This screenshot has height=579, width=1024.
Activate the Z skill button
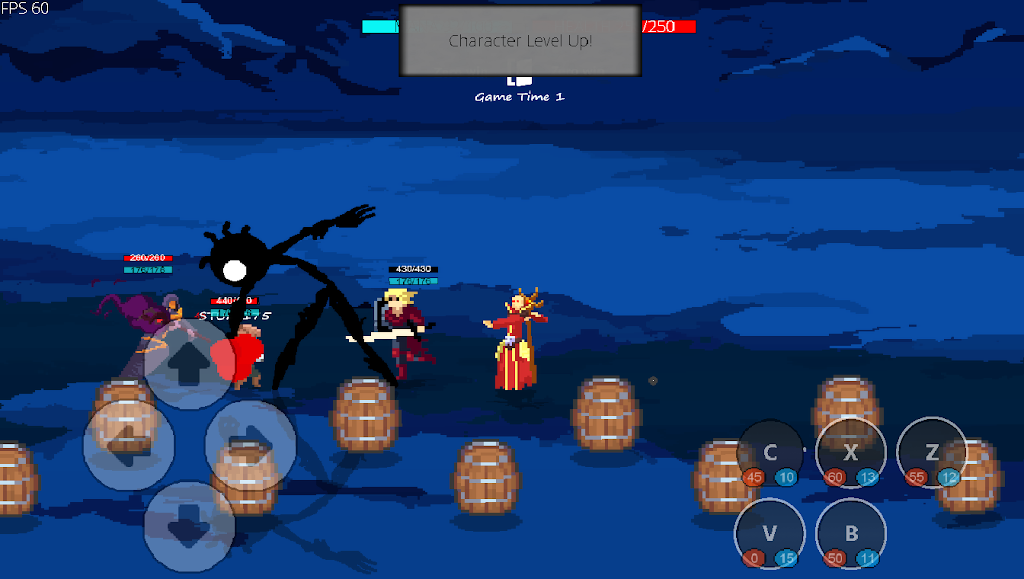pyautogui.click(x=931, y=453)
